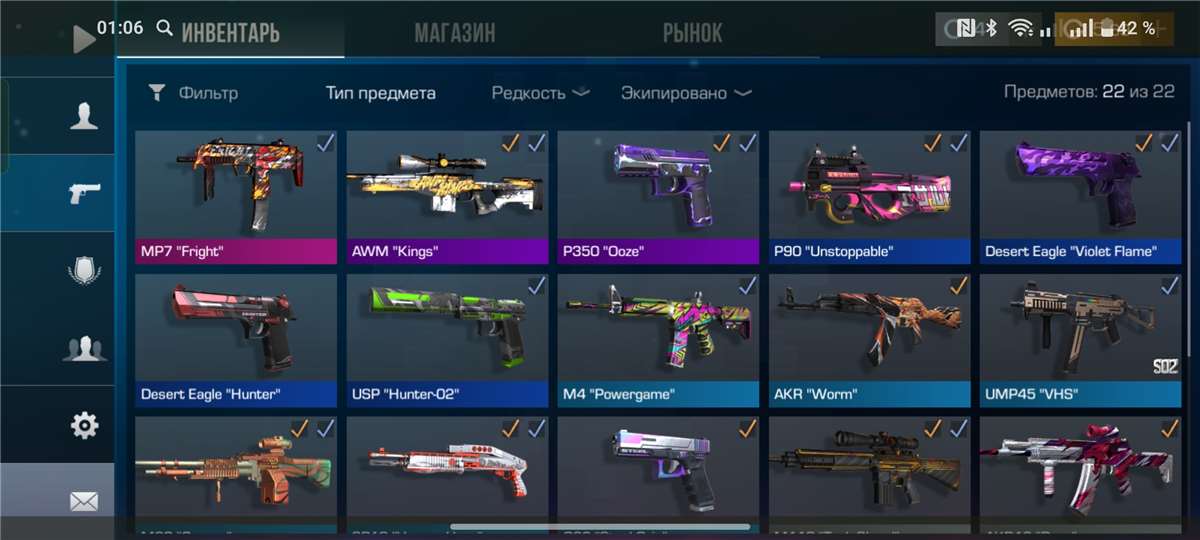Choose the P350 "Ooze" pistol skin
The height and width of the screenshot is (540, 1200).
pyautogui.click(x=658, y=196)
